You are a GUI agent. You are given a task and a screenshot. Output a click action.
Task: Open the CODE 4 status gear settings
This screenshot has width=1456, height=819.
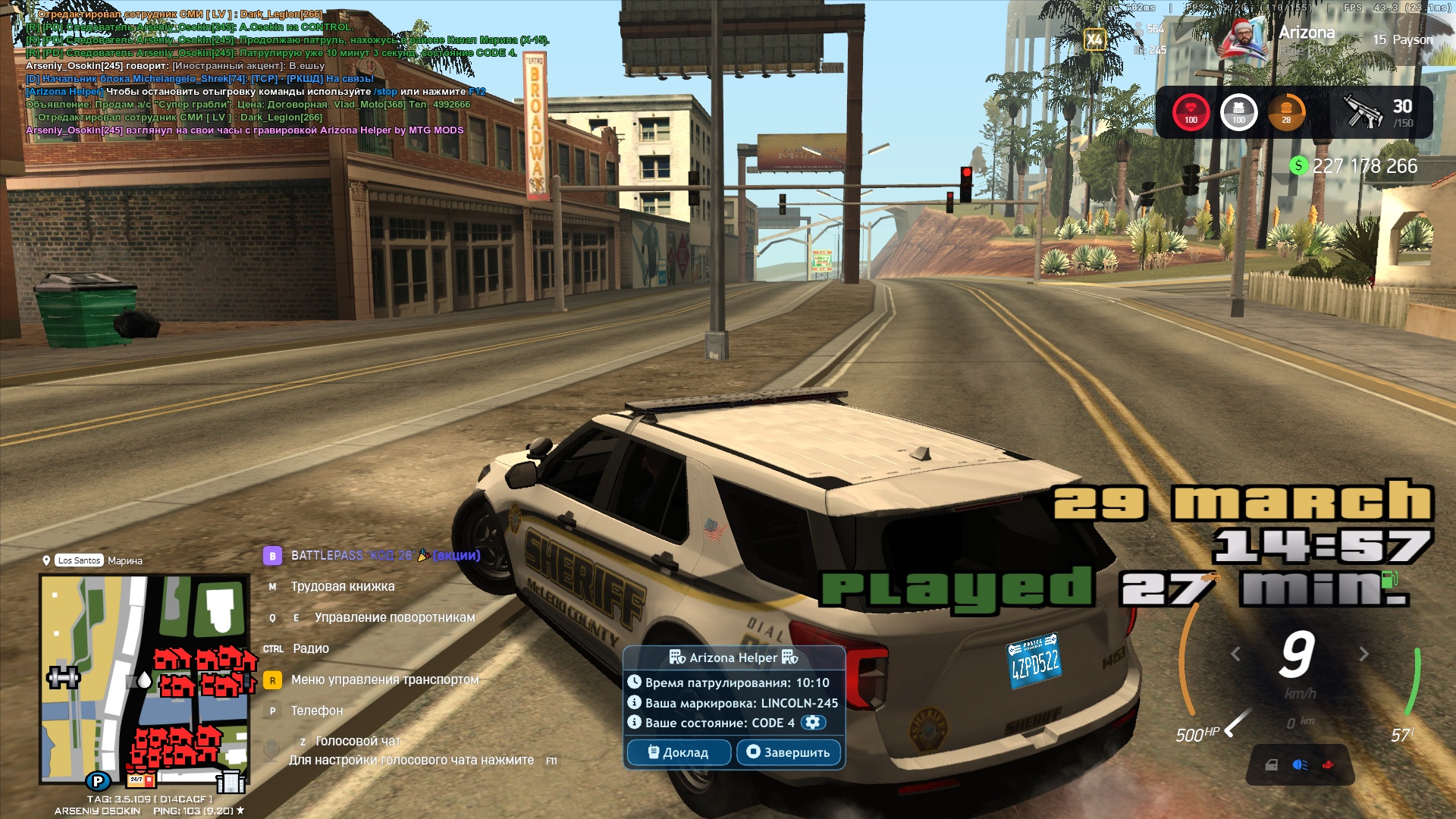[813, 723]
